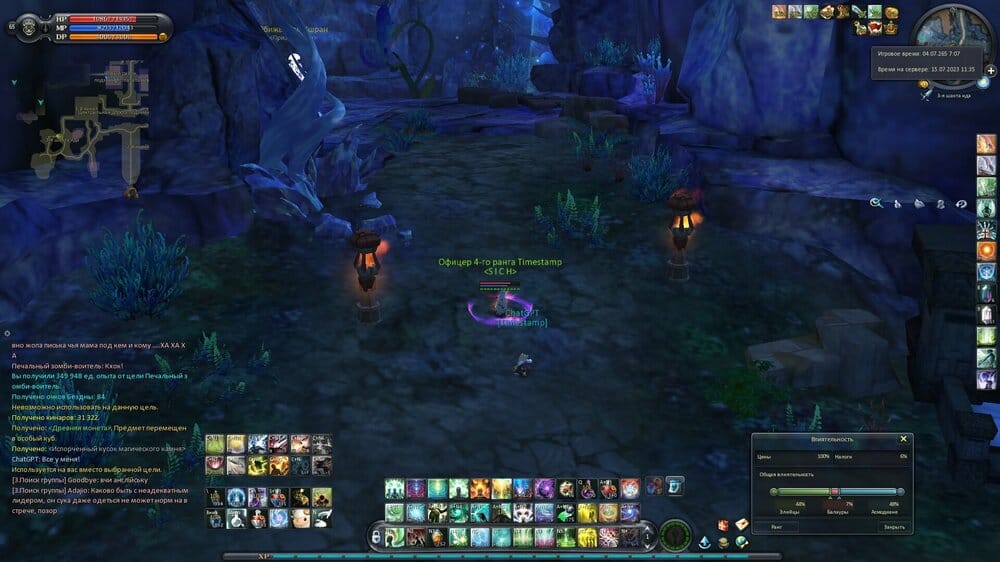Image resolution: width=1000 pixels, height=562 pixels.
Task: Click the Закрыть button in the influence panel
Action: pyautogui.click(x=892, y=526)
